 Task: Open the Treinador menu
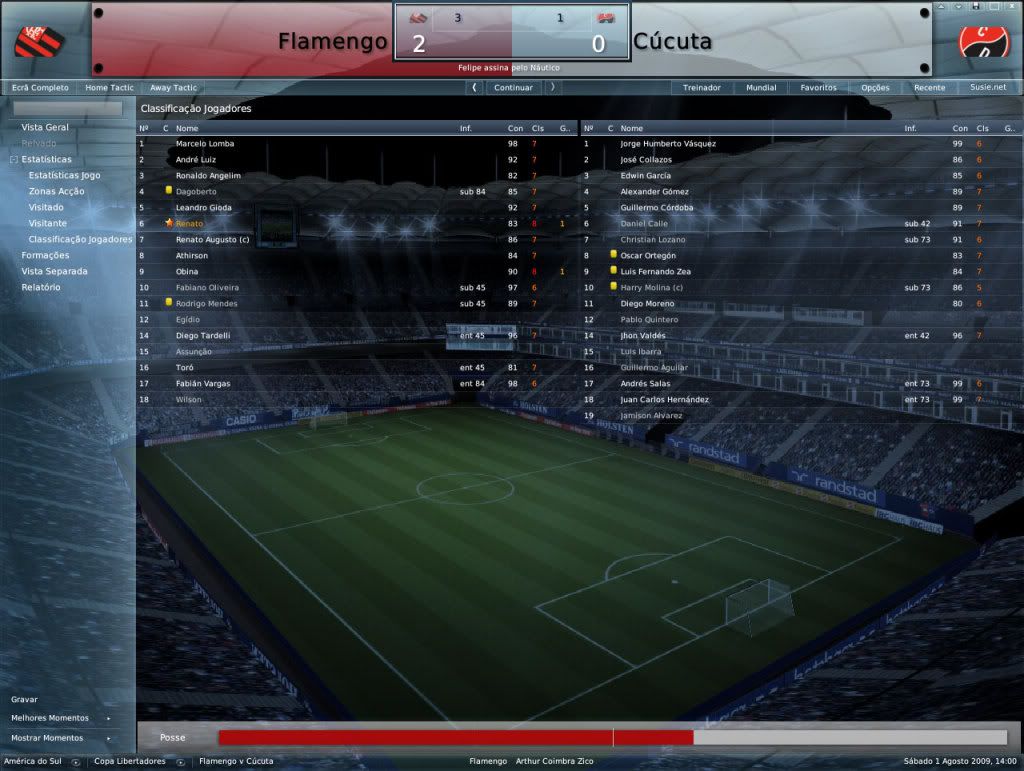pyautogui.click(x=702, y=88)
